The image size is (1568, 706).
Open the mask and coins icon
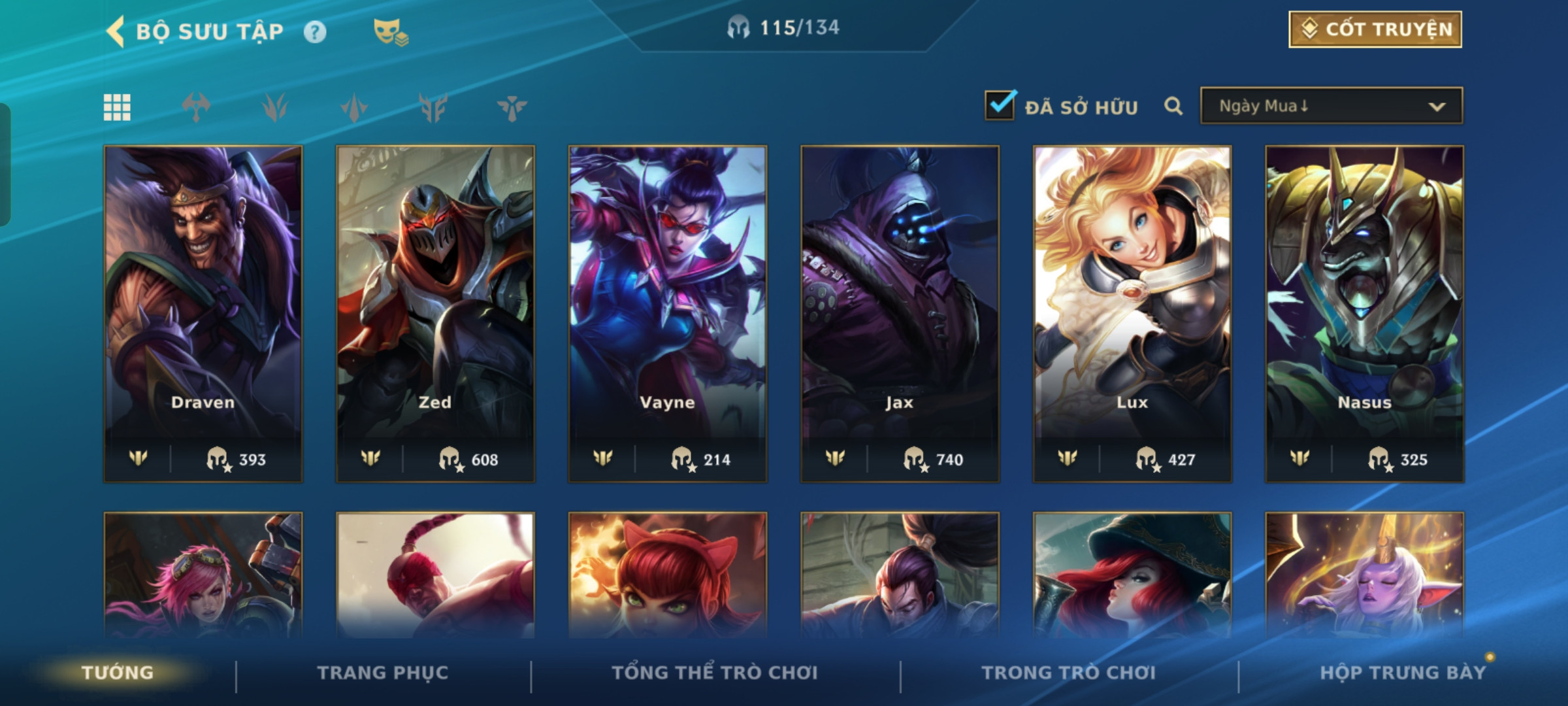(x=390, y=32)
